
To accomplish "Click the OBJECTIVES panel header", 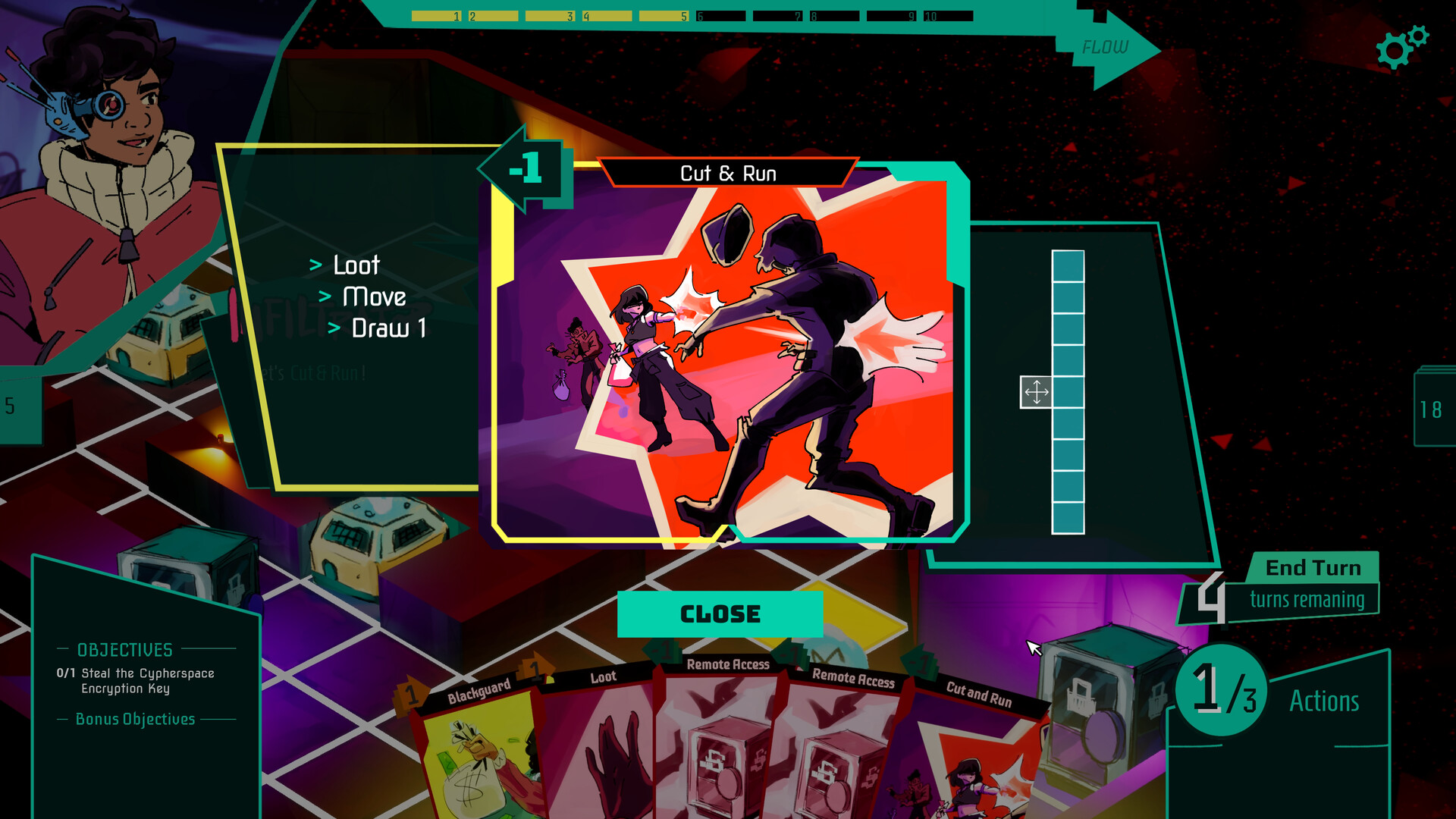I will pyautogui.click(x=124, y=650).
